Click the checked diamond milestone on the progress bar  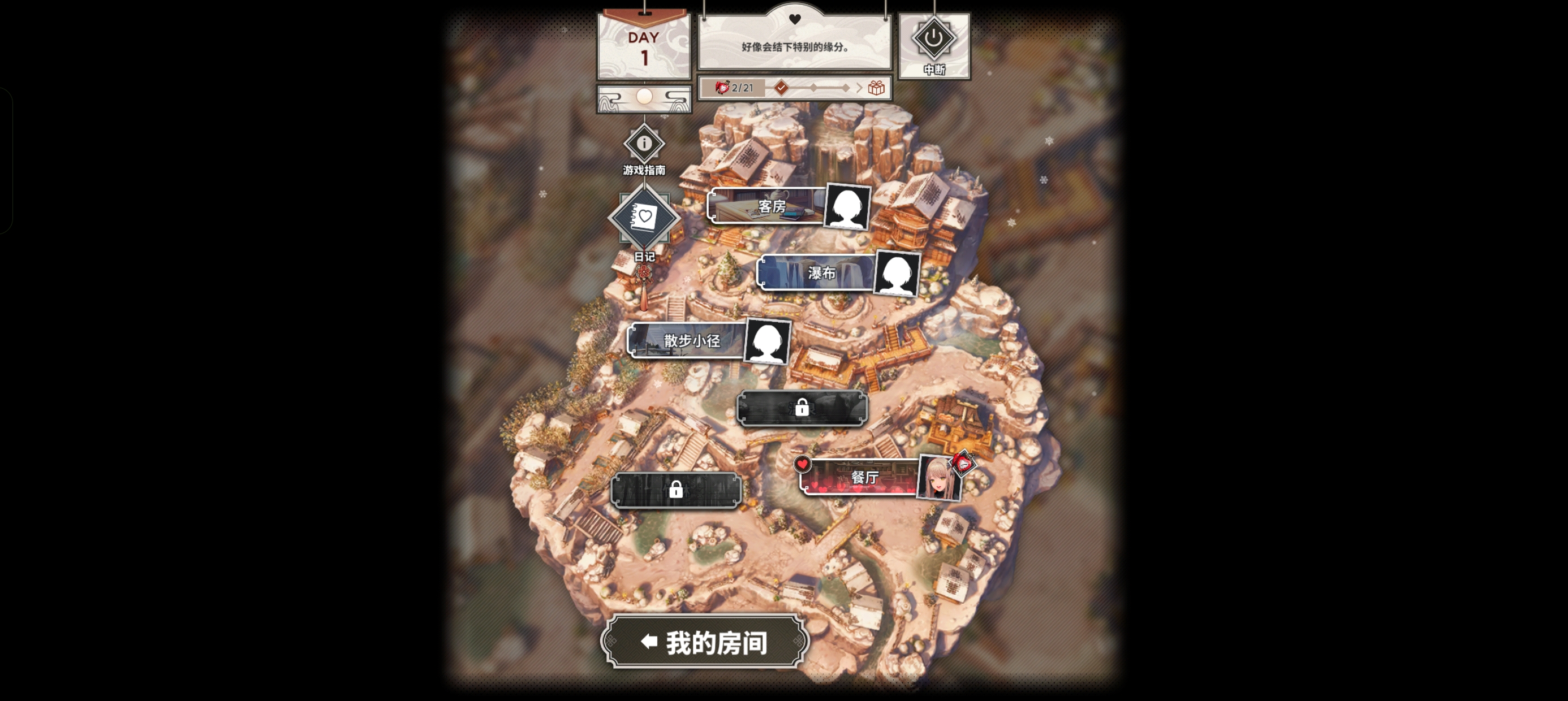click(781, 87)
